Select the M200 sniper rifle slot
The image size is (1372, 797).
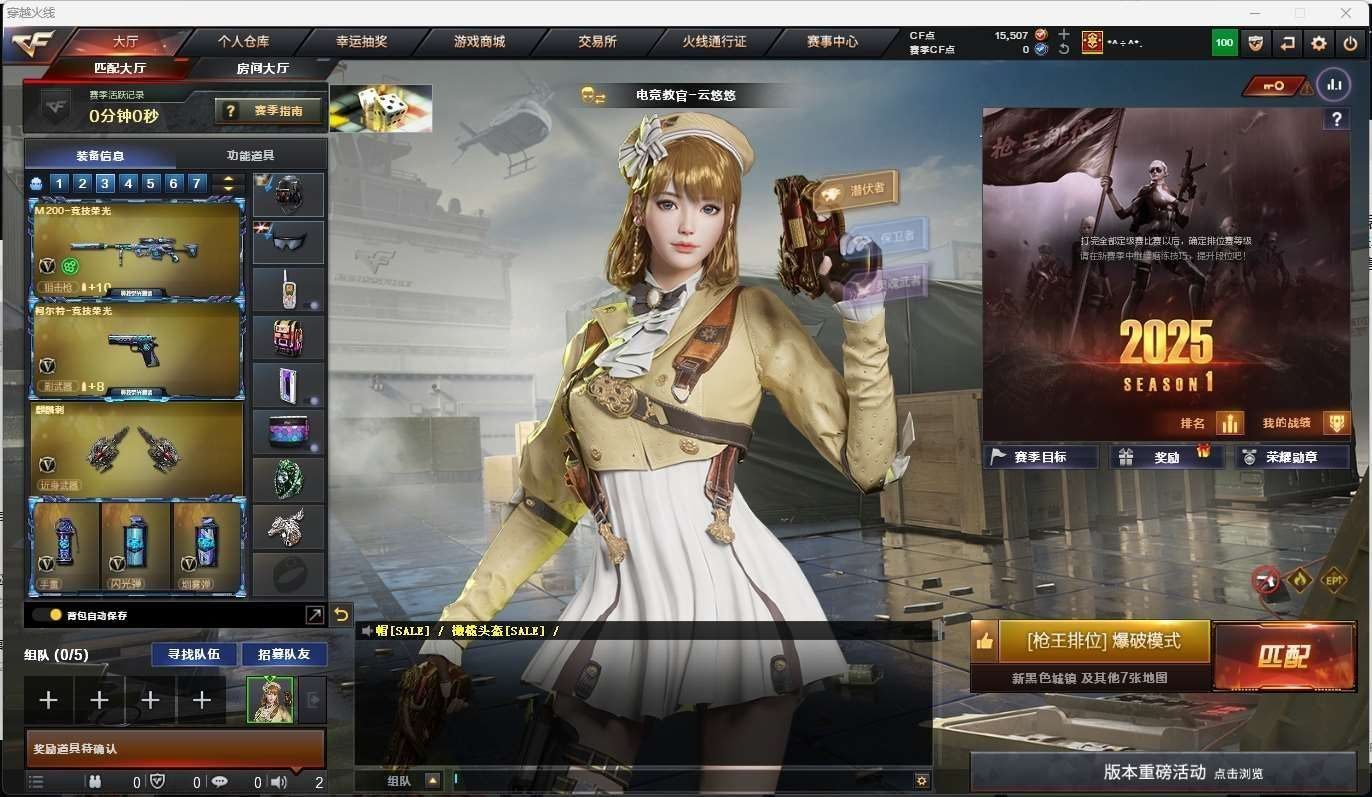[137, 249]
